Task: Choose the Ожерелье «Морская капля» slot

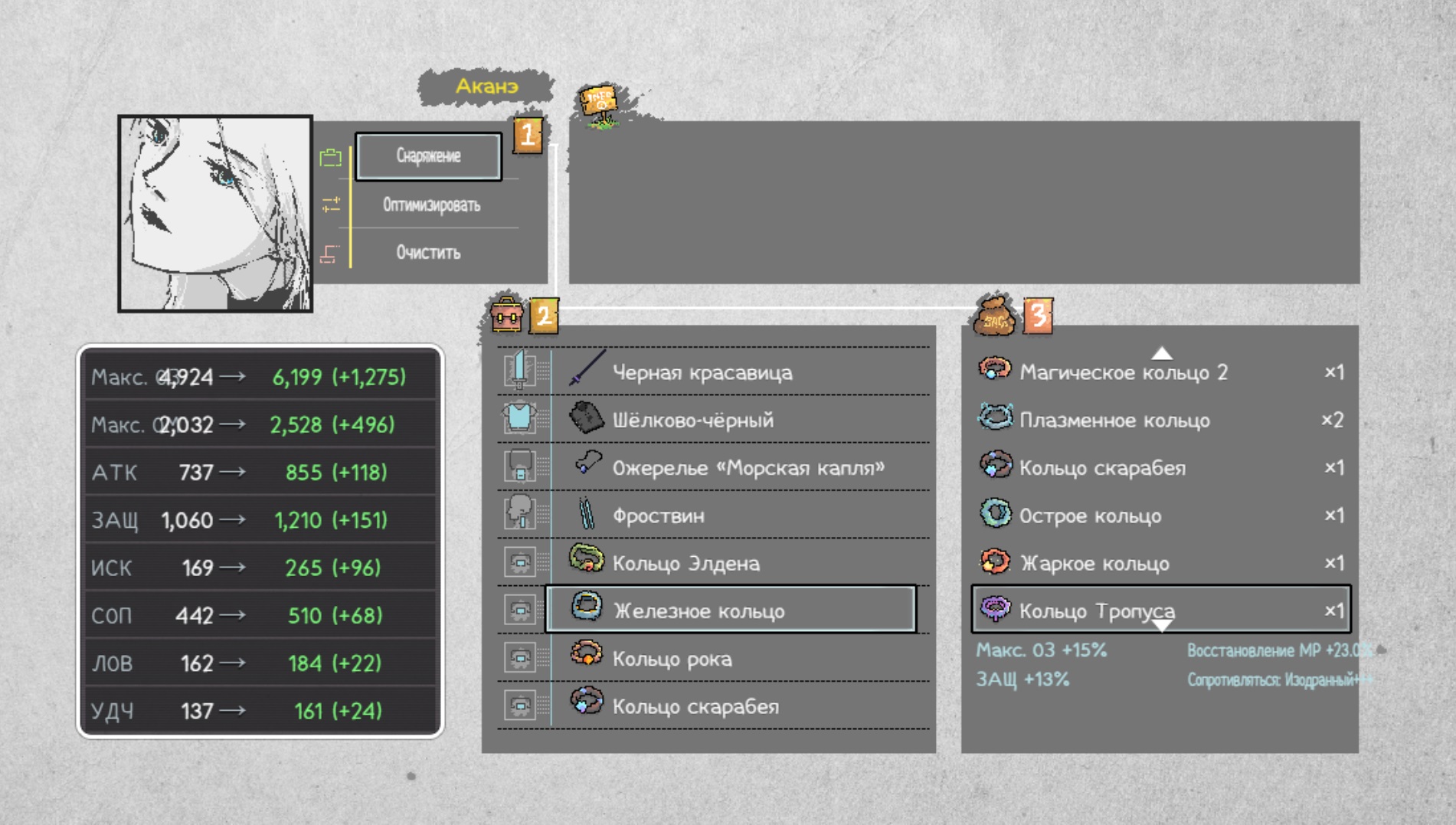Action: [x=748, y=467]
